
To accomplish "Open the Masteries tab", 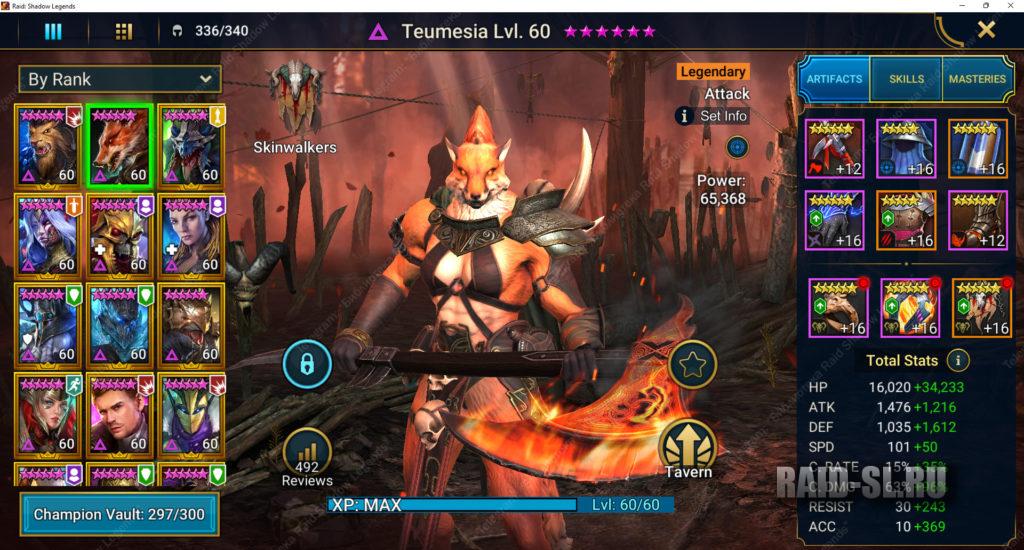I will [977, 79].
